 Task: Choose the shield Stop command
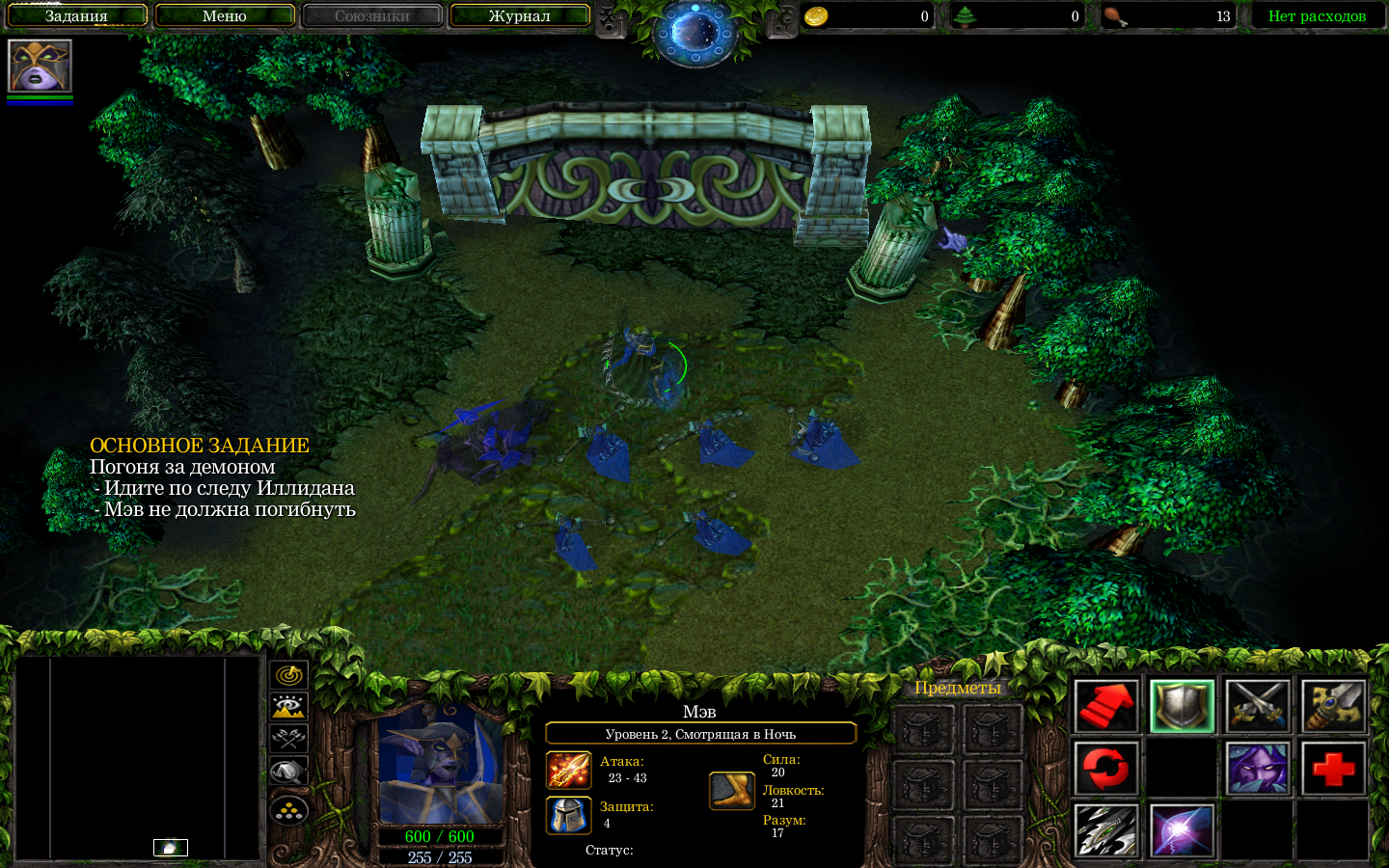point(1182,706)
